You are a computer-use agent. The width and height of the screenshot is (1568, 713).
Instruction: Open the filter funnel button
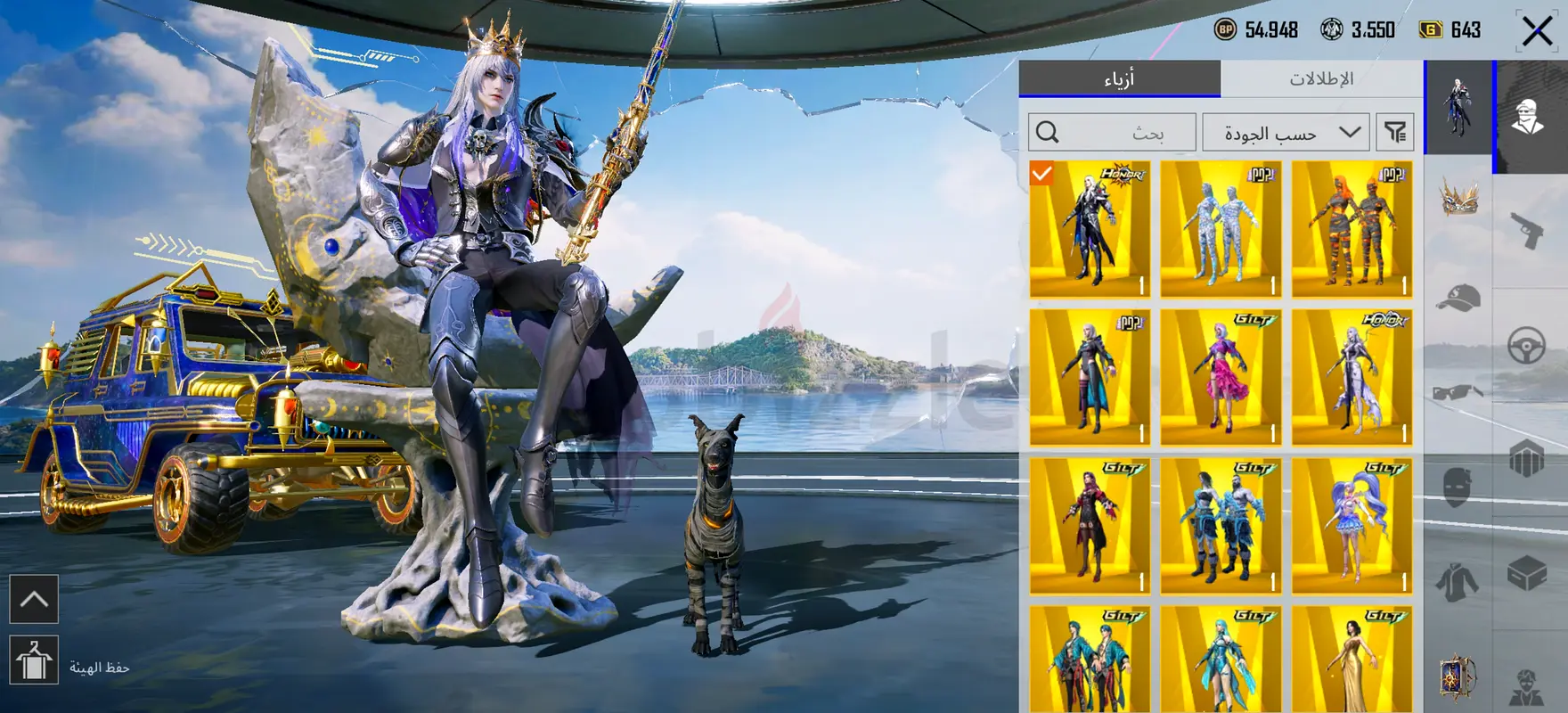(x=1395, y=133)
